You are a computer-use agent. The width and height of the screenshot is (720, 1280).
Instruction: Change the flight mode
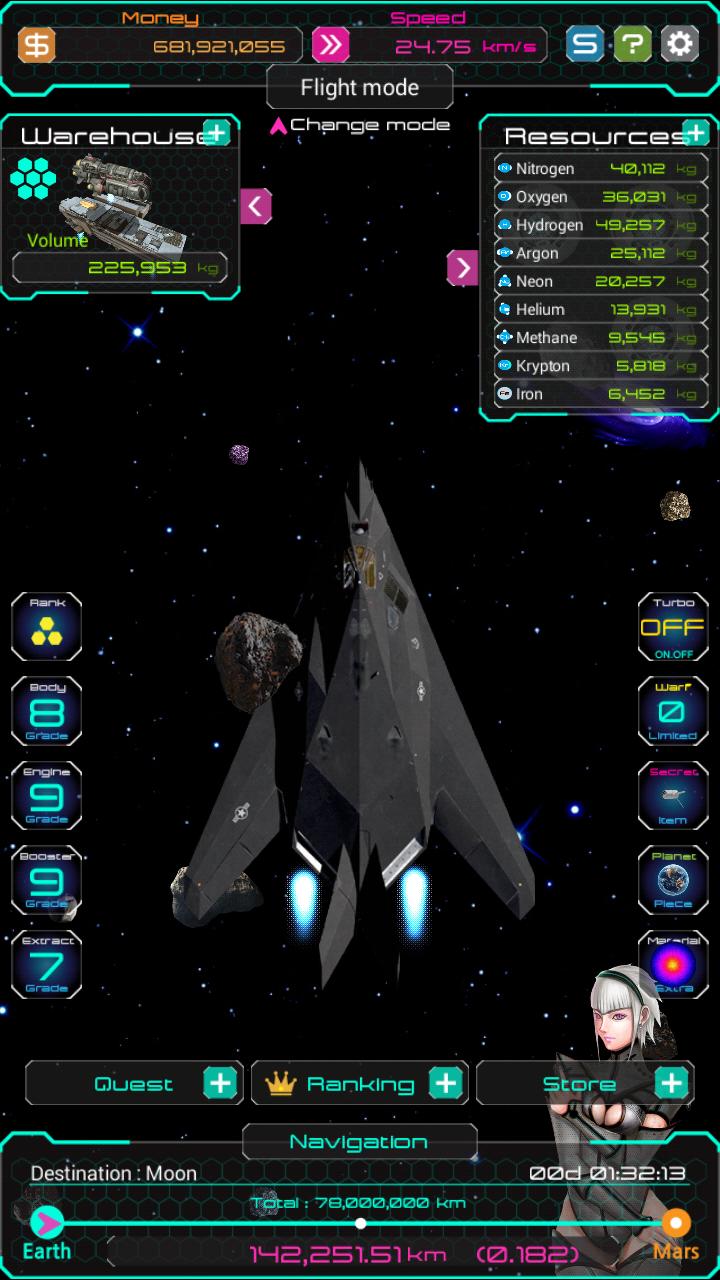359,125
